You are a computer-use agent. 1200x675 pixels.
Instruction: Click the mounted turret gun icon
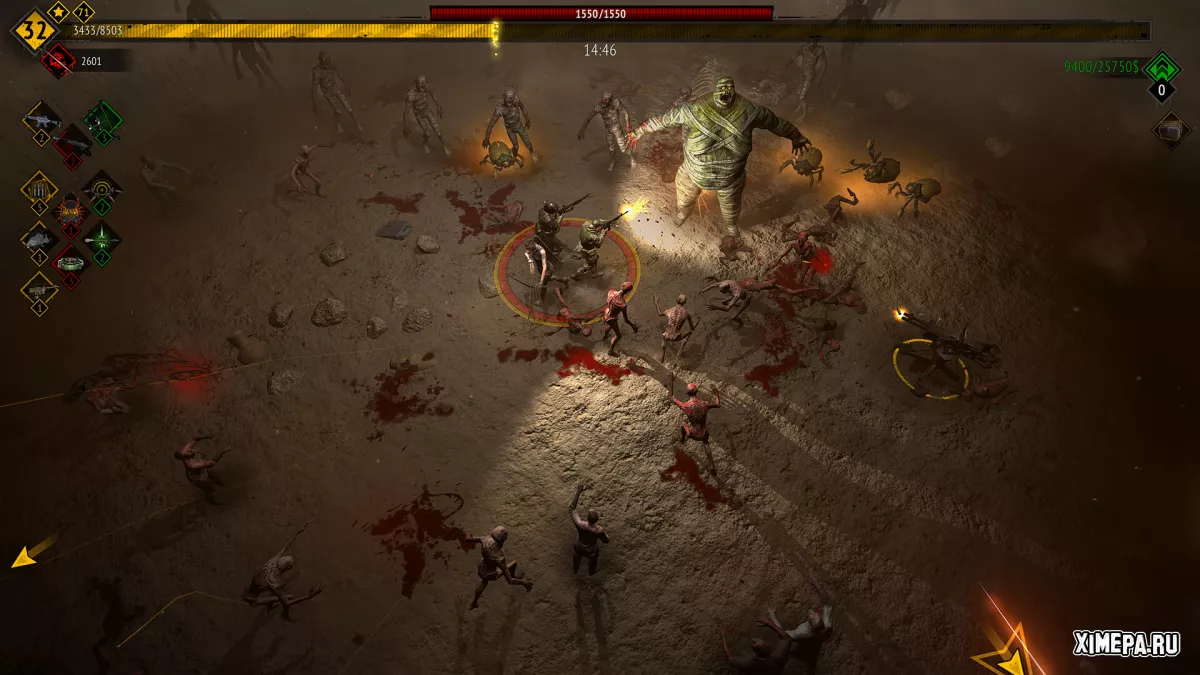(x=40, y=290)
